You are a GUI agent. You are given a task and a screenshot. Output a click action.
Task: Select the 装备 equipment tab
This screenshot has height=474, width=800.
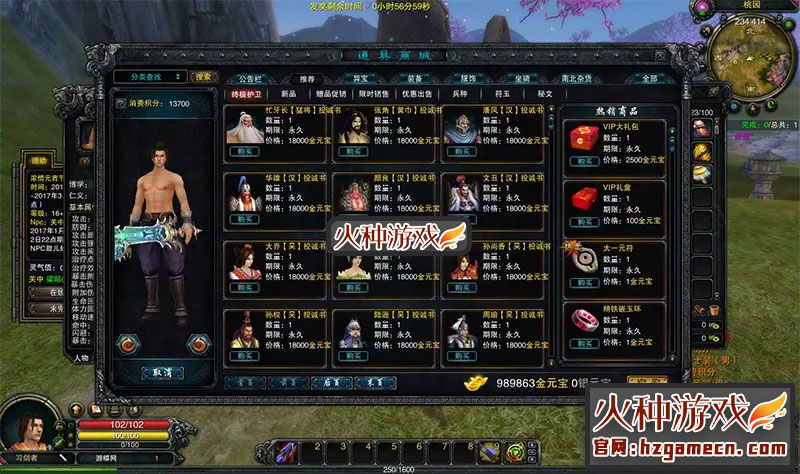[x=414, y=77]
